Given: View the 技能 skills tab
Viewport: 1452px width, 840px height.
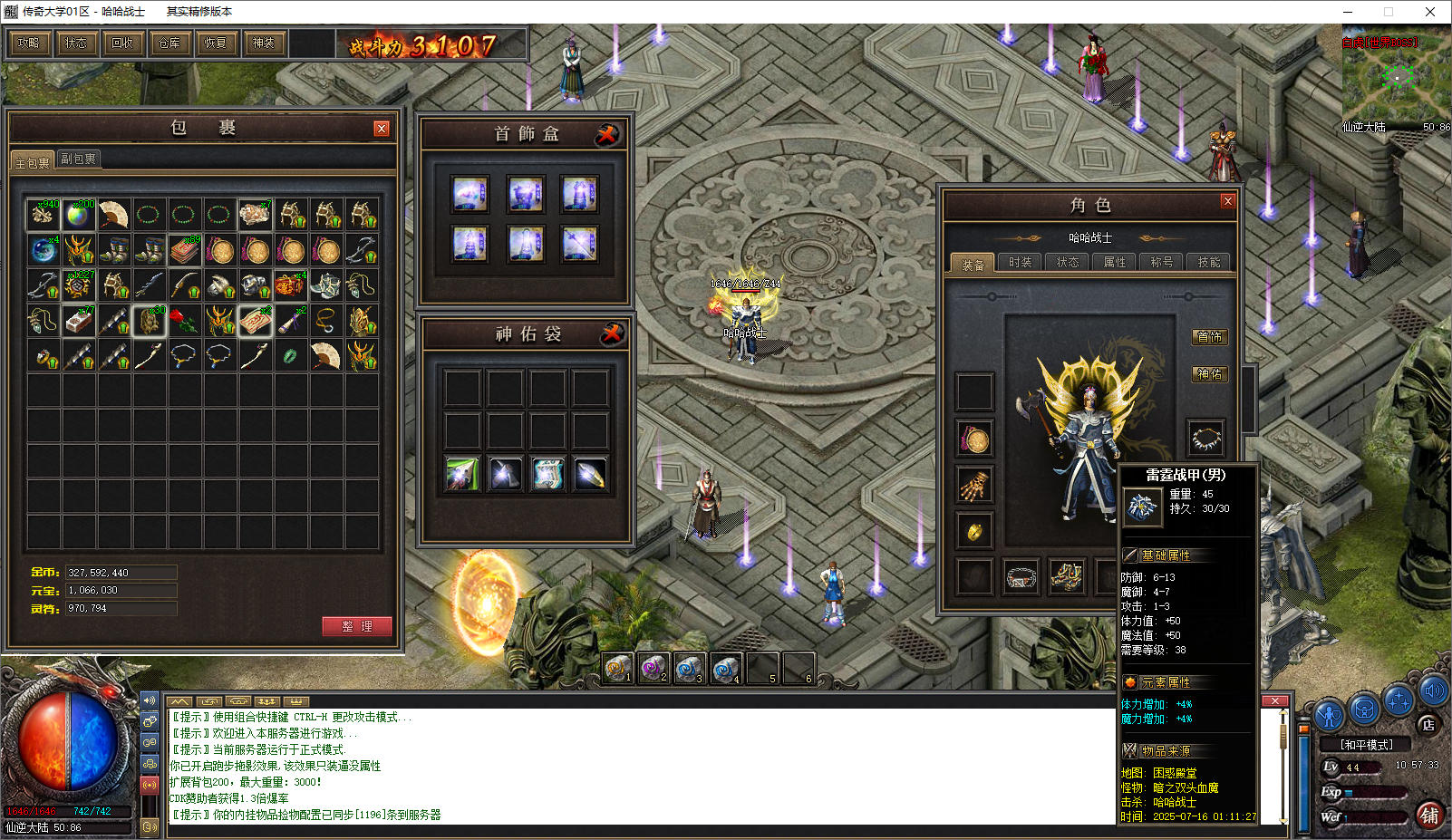Looking at the screenshot, I should pos(1209,263).
